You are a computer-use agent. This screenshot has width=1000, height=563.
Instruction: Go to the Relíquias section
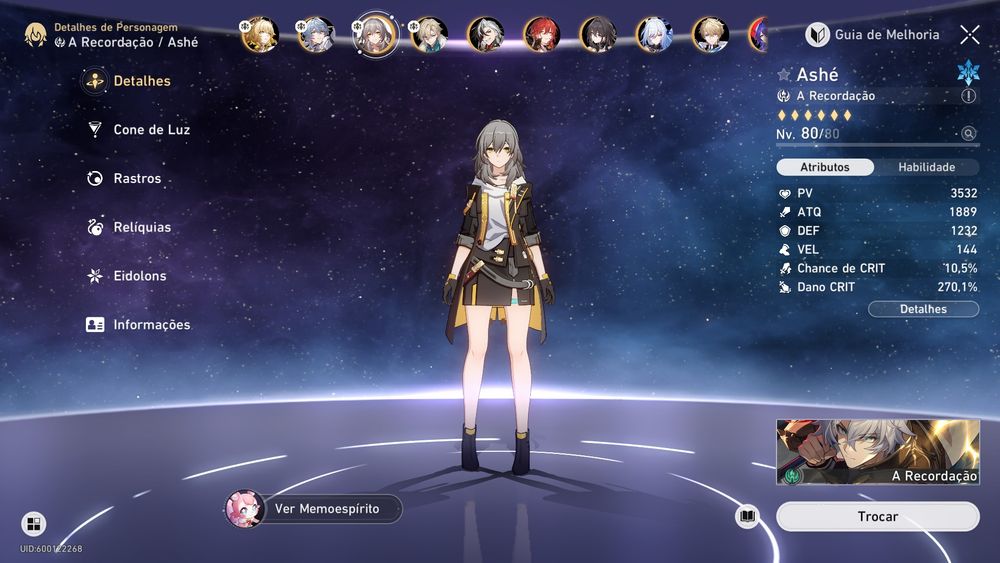tap(141, 227)
